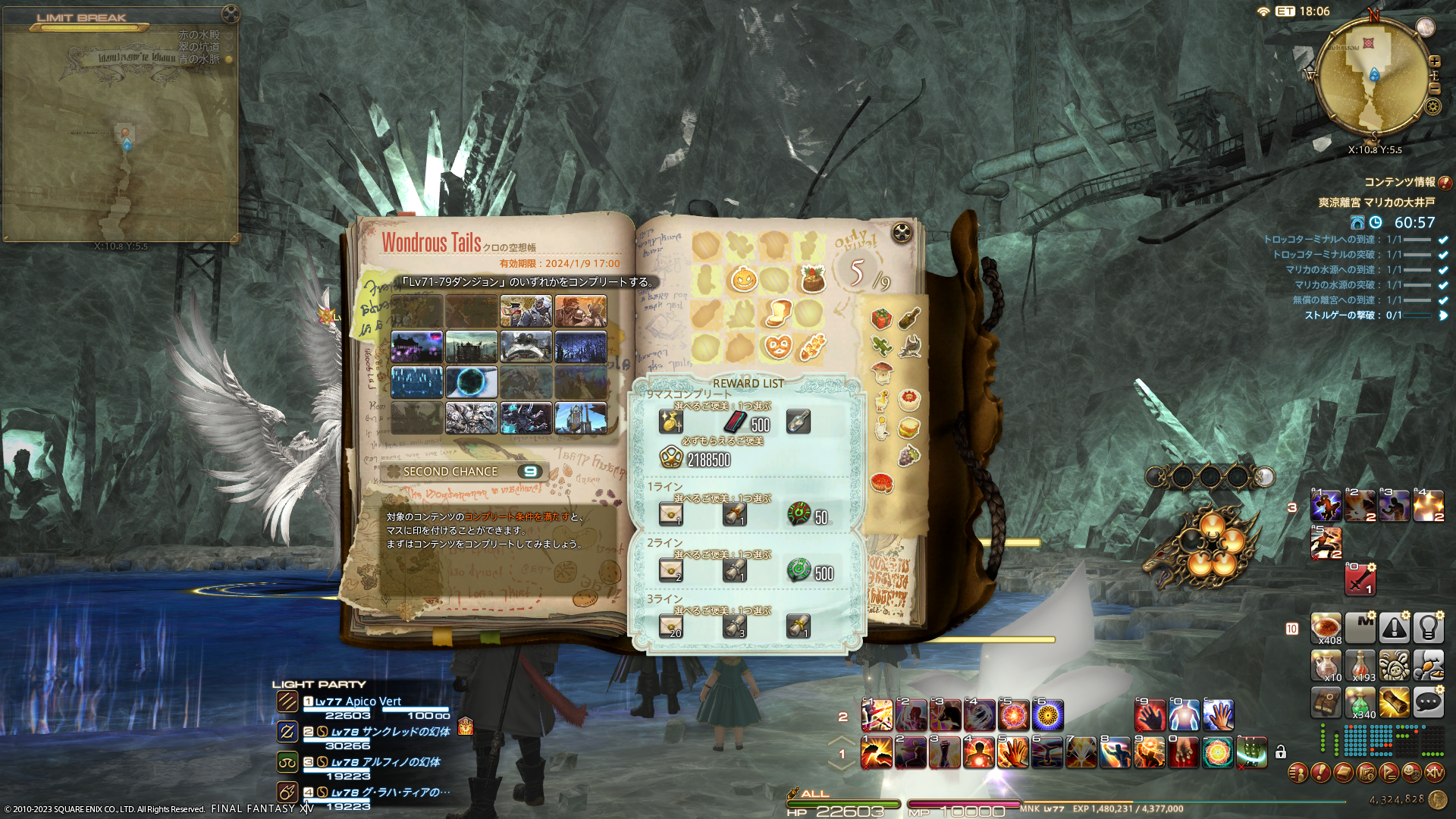Image resolution: width=1456 pixels, height=819 pixels.
Task: Open the XIV system menu icon
Action: coord(1434,773)
